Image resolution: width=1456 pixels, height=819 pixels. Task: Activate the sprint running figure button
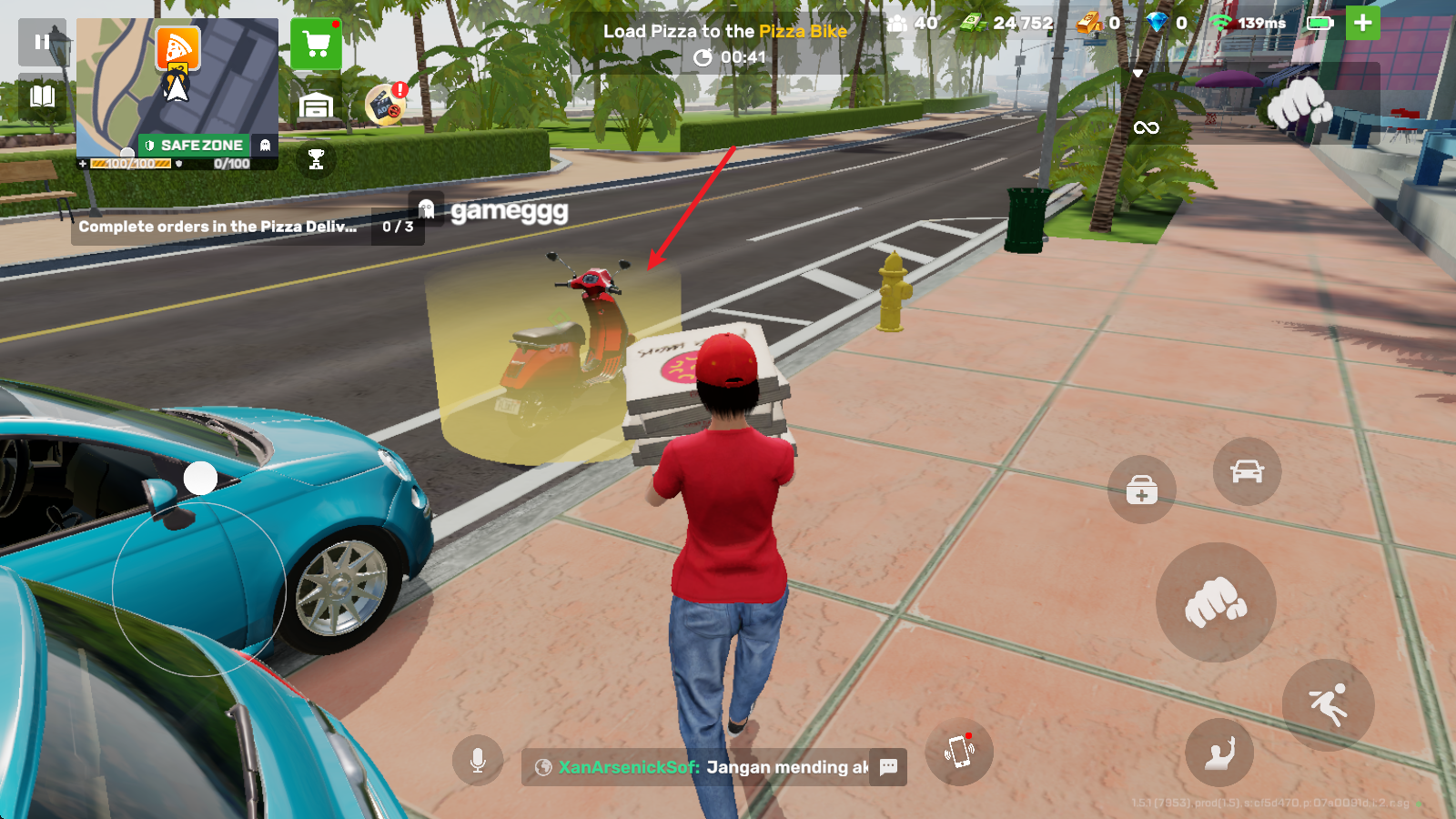coord(1328,704)
